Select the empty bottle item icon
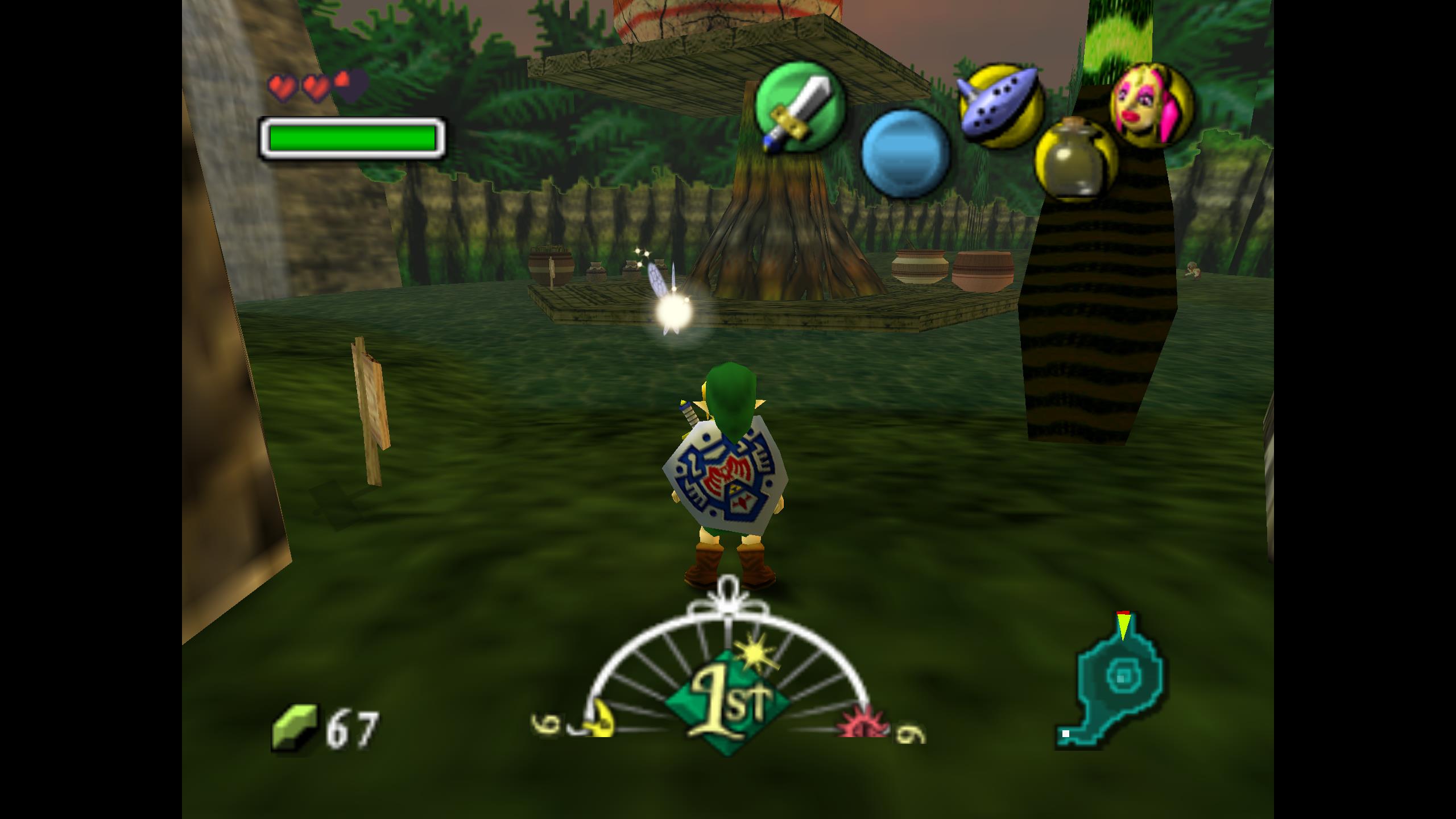 pyautogui.click(x=1075, y=159)
